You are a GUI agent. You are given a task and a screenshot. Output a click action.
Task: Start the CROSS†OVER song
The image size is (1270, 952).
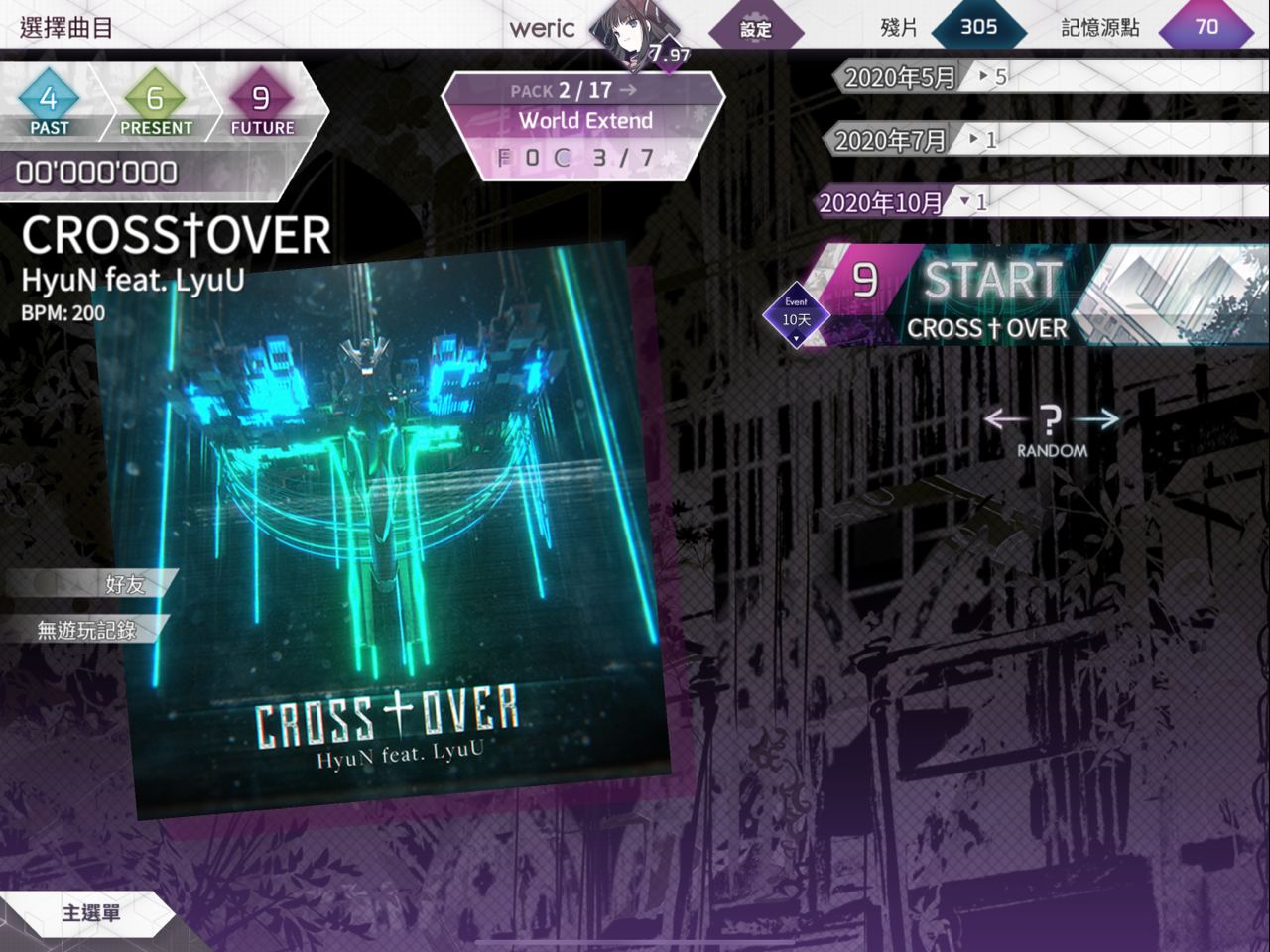tap(992, 296)
